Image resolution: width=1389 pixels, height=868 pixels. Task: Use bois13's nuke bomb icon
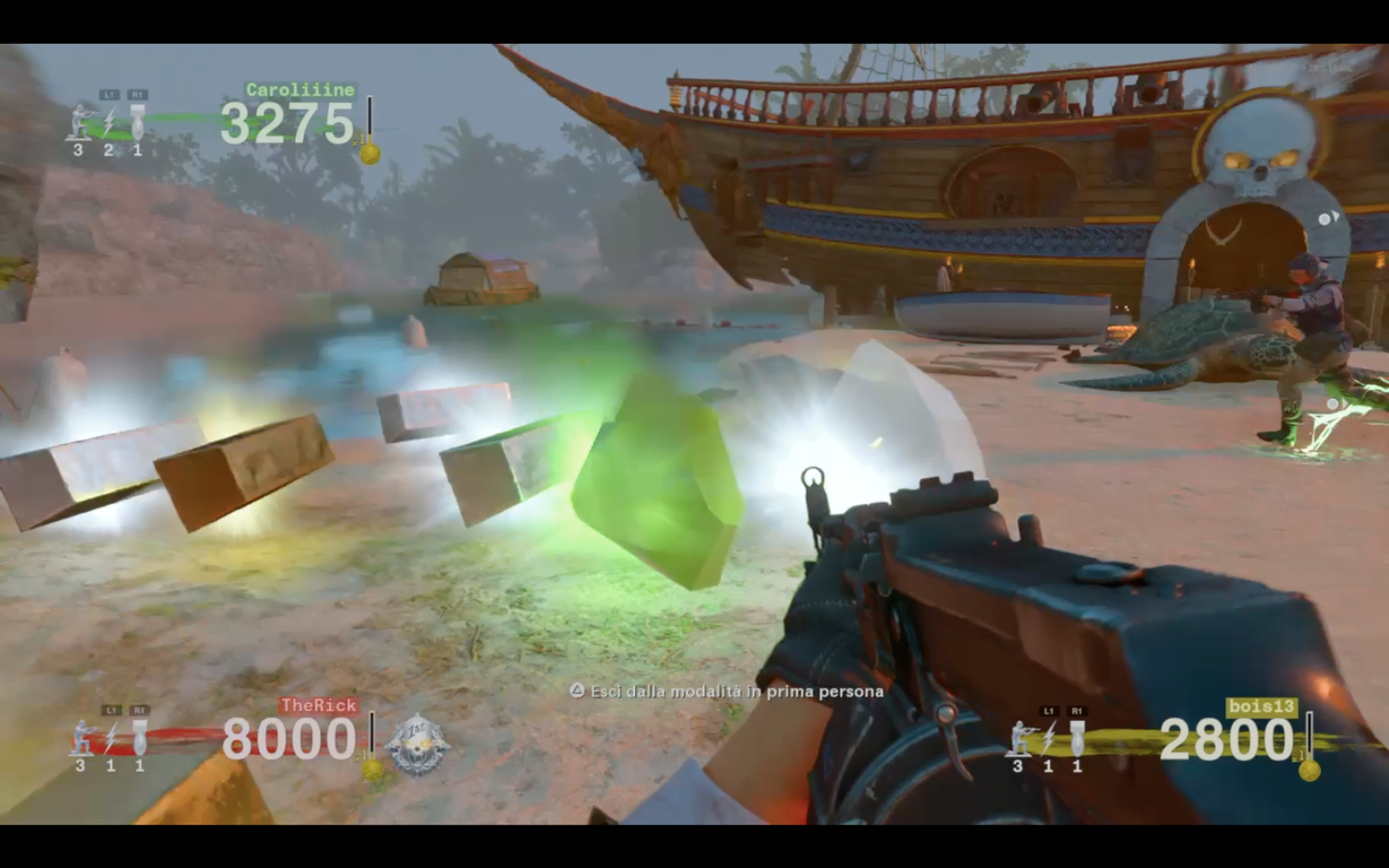[1076, 738]
